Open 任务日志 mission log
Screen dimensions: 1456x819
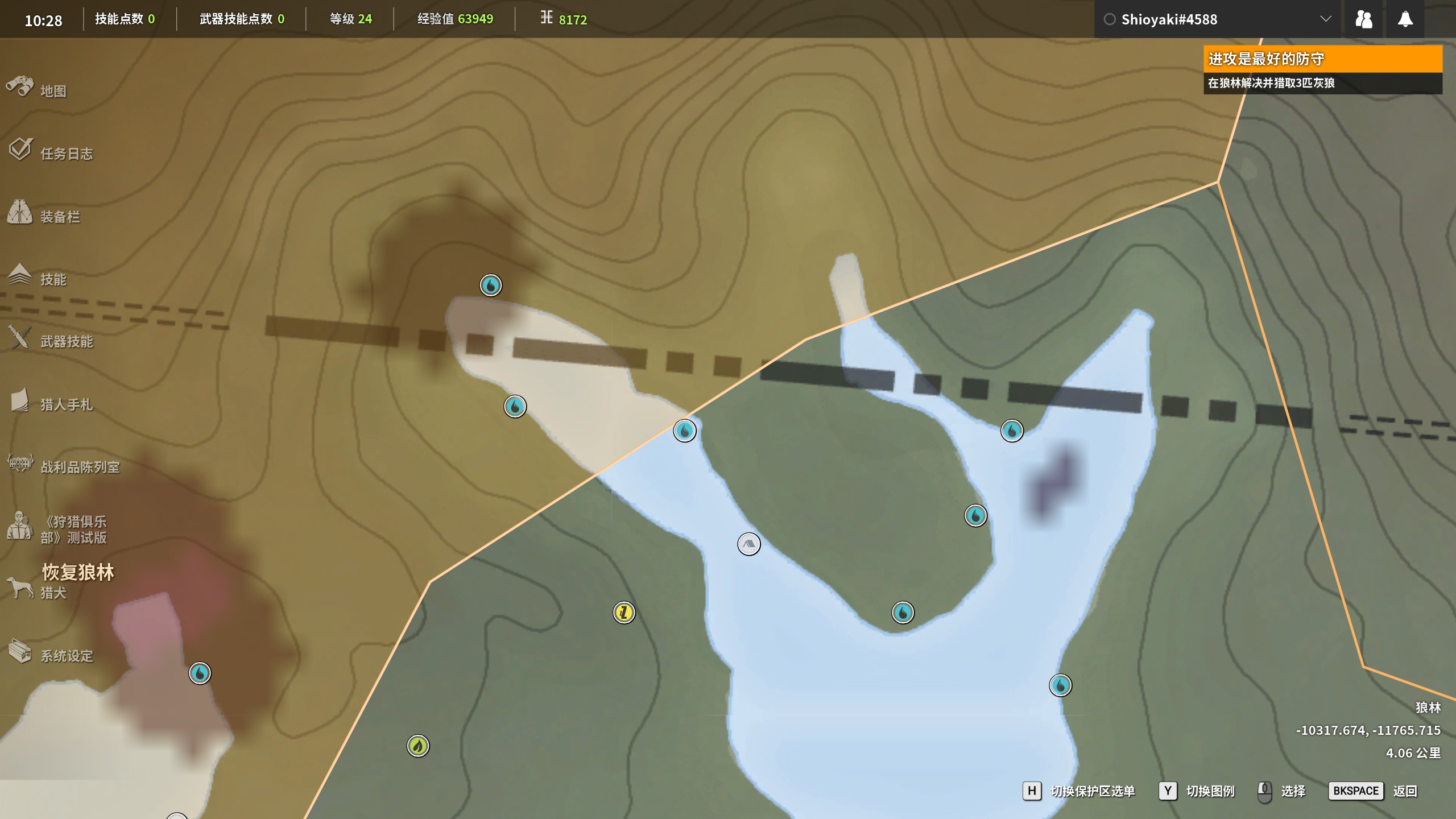[x=66, y=154]
